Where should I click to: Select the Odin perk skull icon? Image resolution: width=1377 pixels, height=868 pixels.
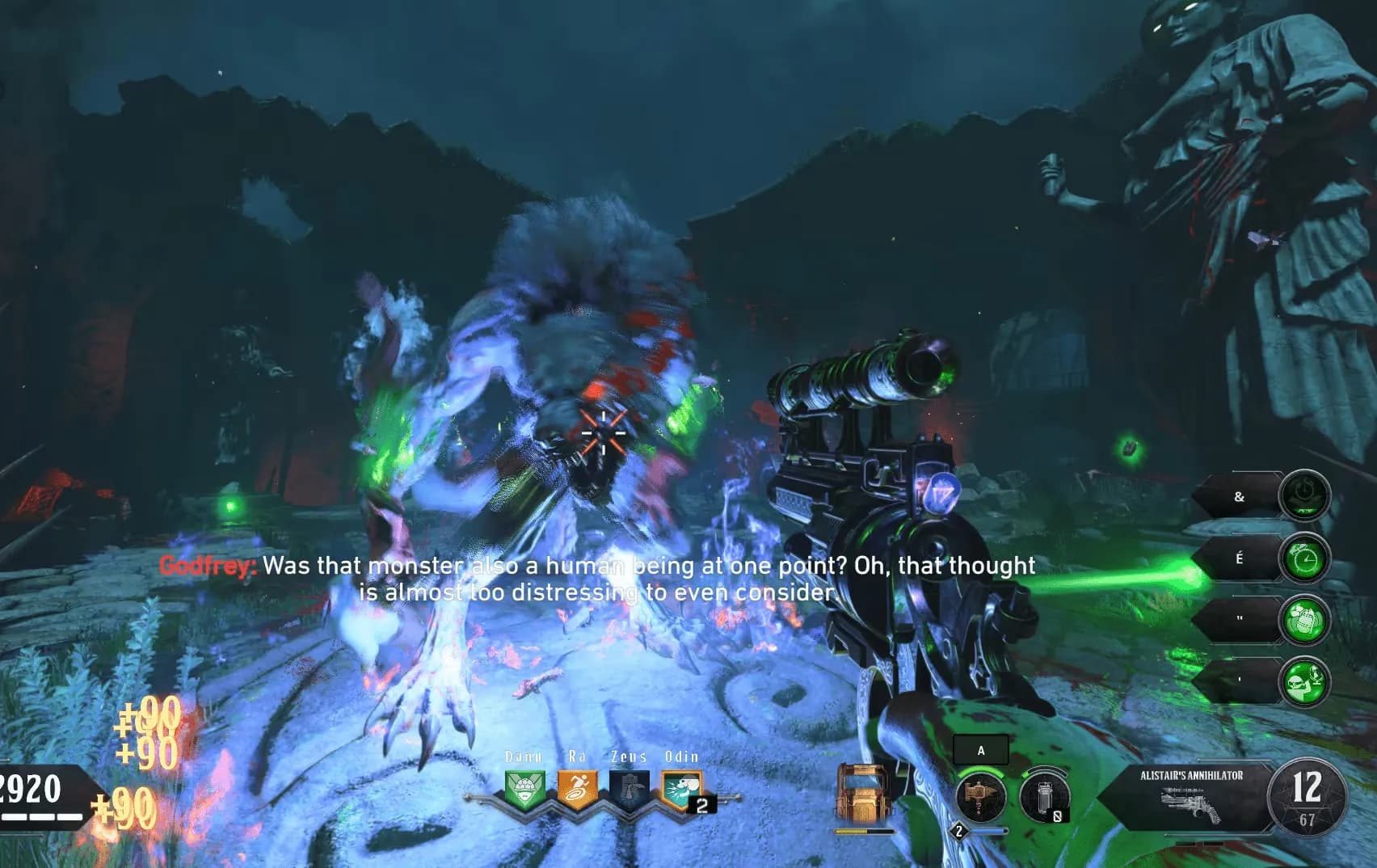click(x=680, y=790)
